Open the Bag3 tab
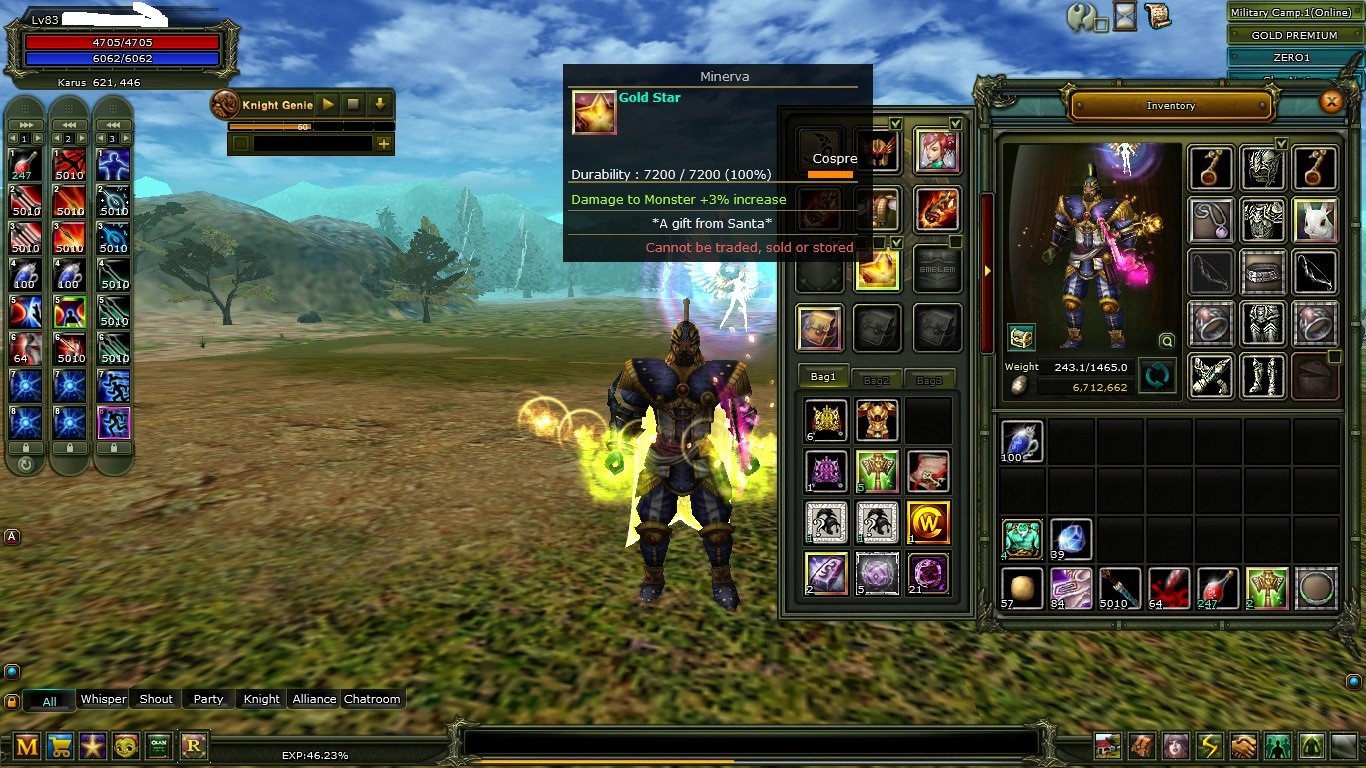The width and height of the screenshot is (1366, 768). [929, 380]
